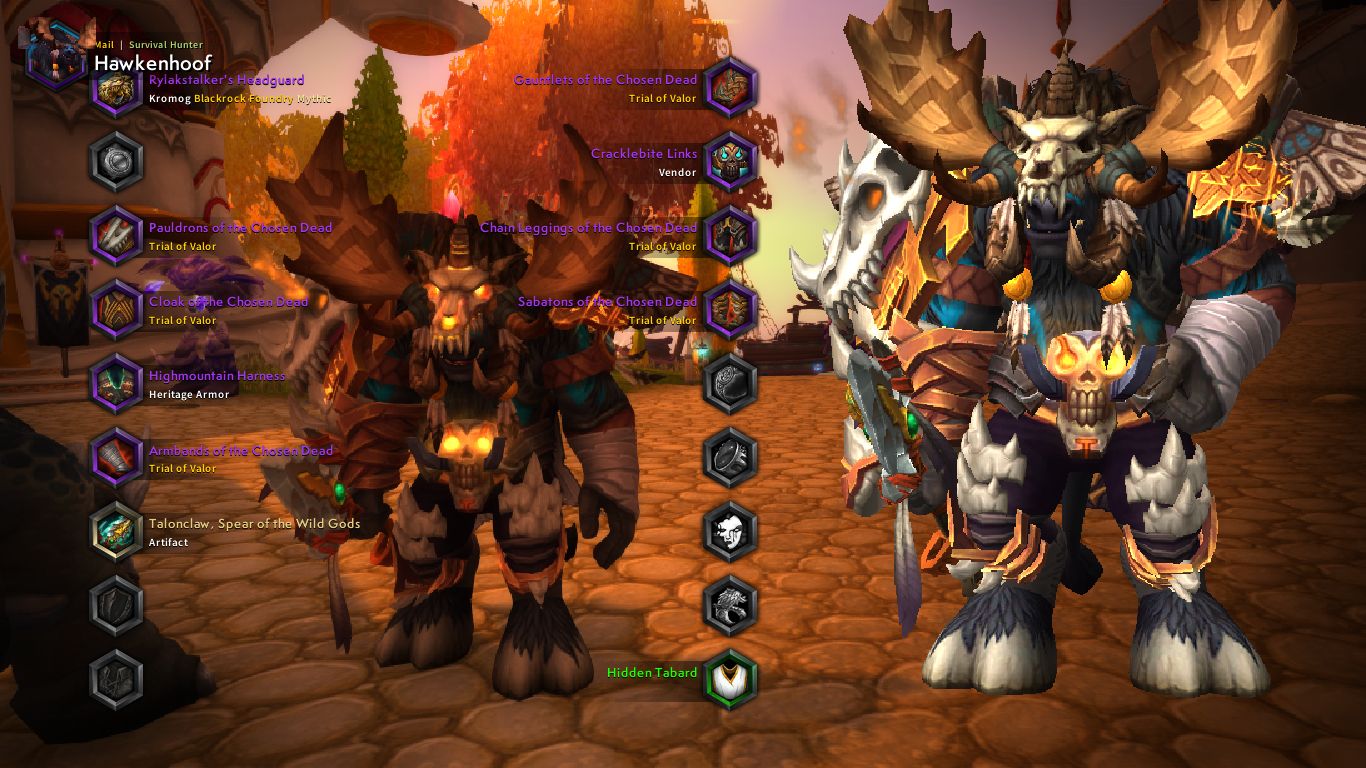
Task: Open the Mail armor type label
Action: pyautogui.click(x=103, y=45)
